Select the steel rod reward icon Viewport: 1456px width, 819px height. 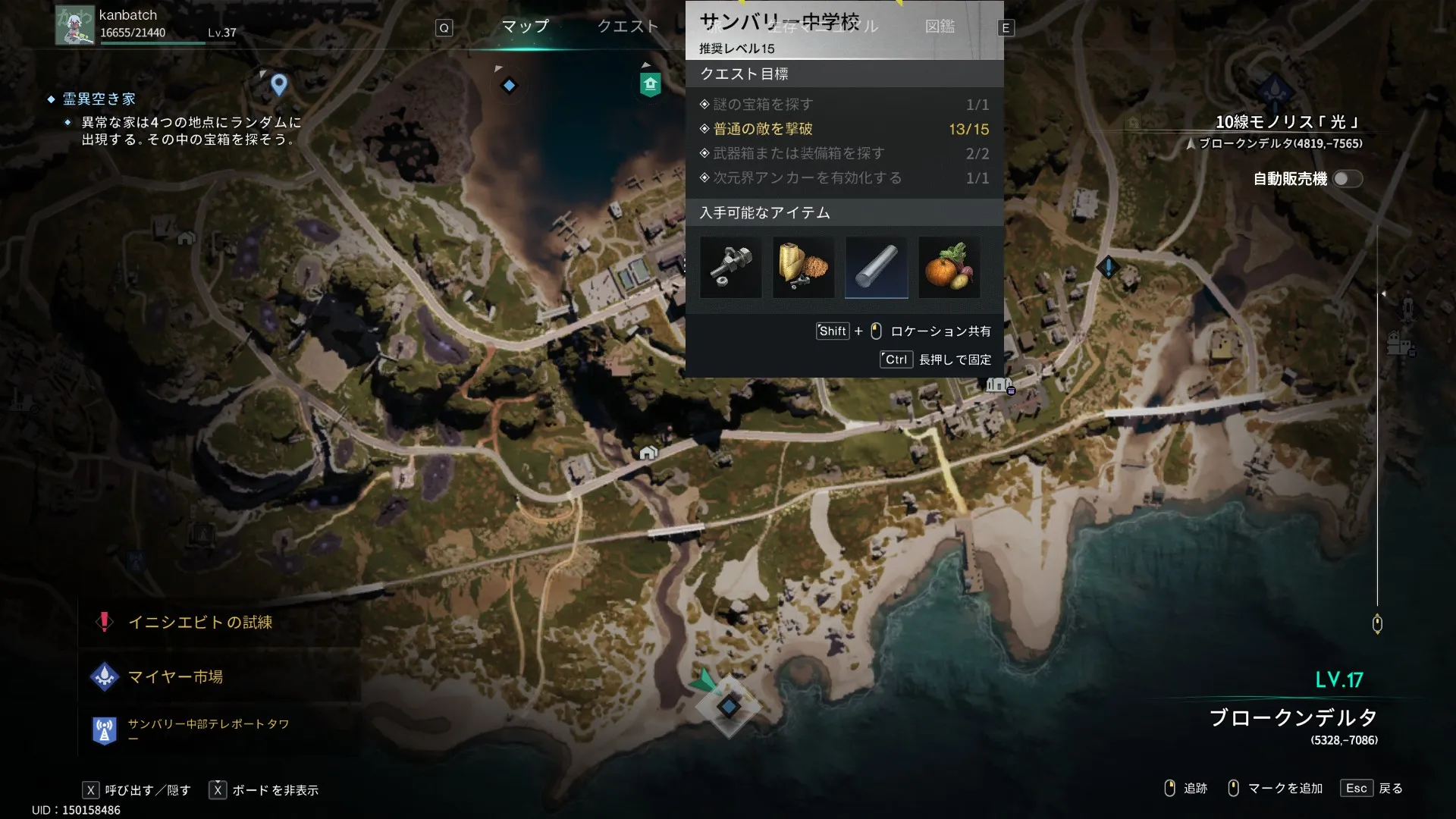pos(876,267)
